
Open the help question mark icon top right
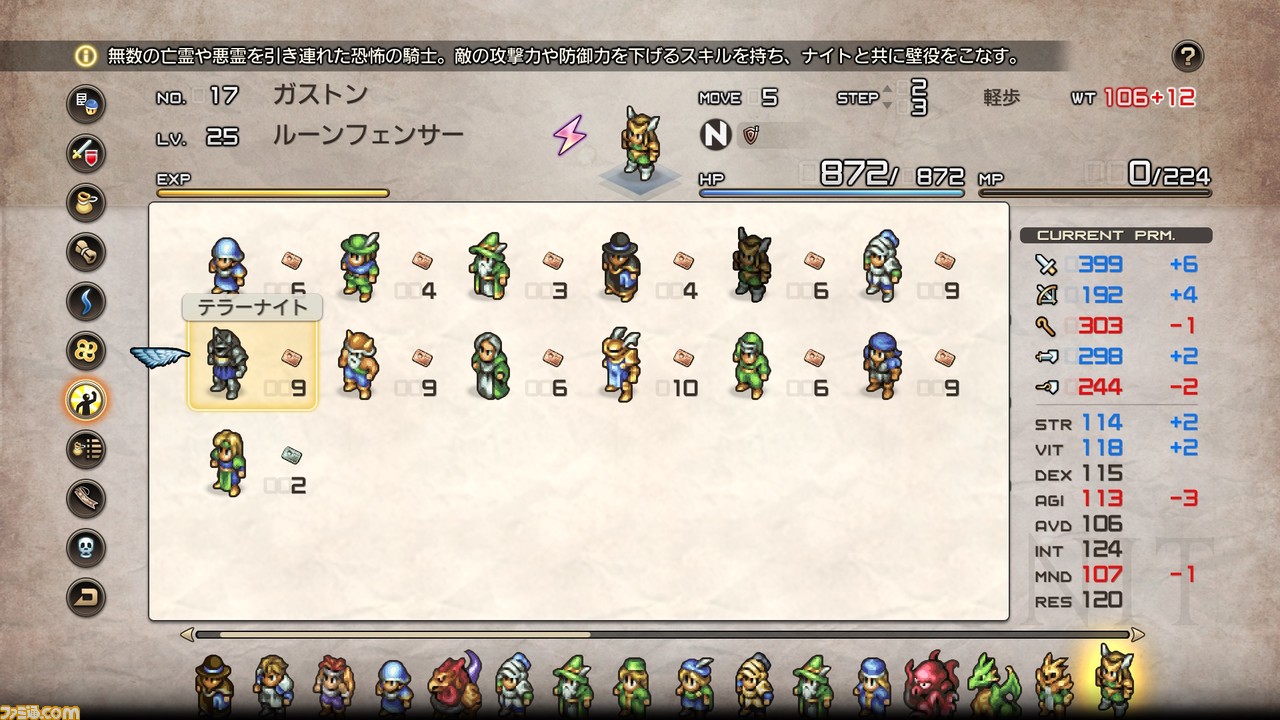click(1188, 57)
